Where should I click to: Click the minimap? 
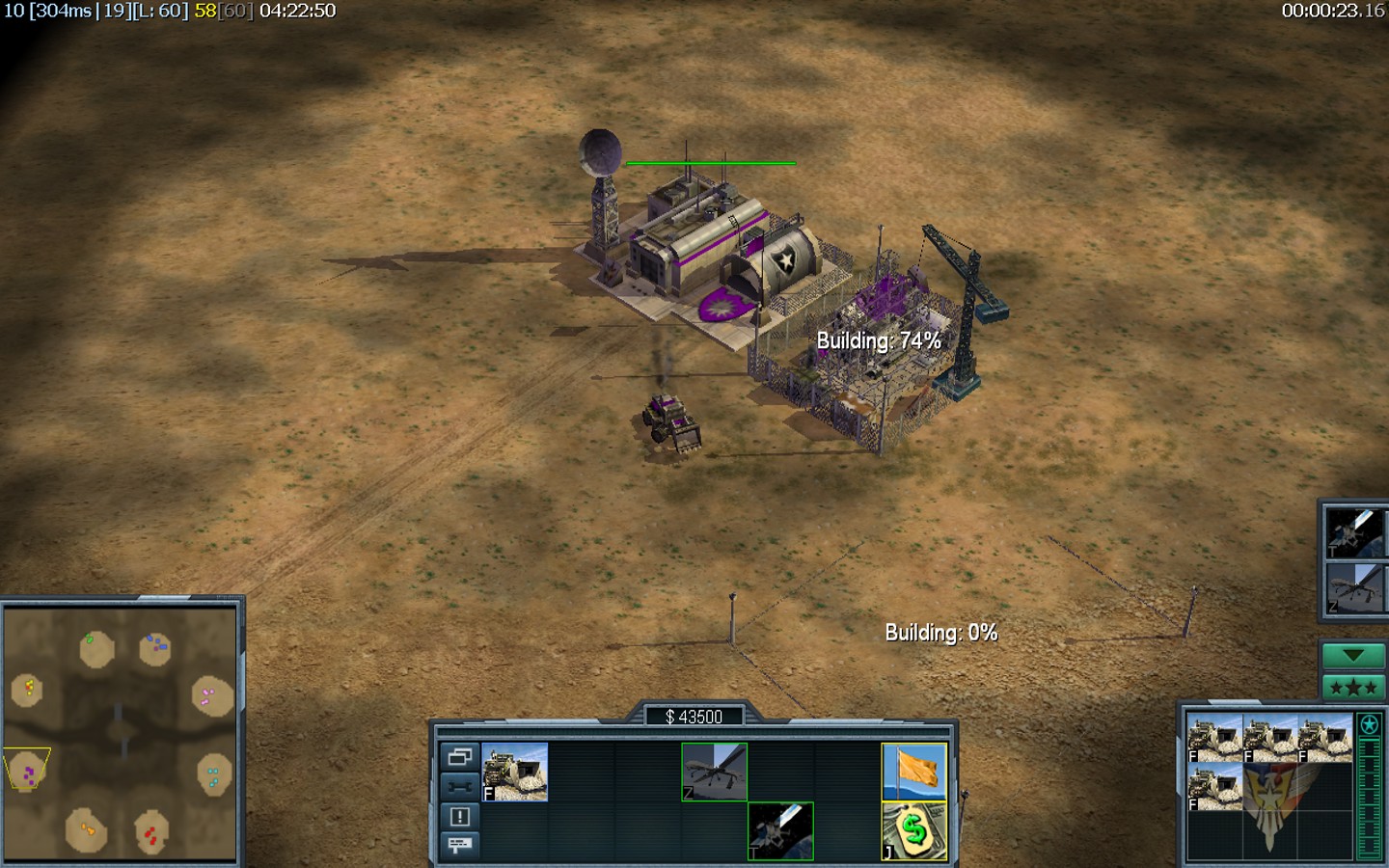121,731
